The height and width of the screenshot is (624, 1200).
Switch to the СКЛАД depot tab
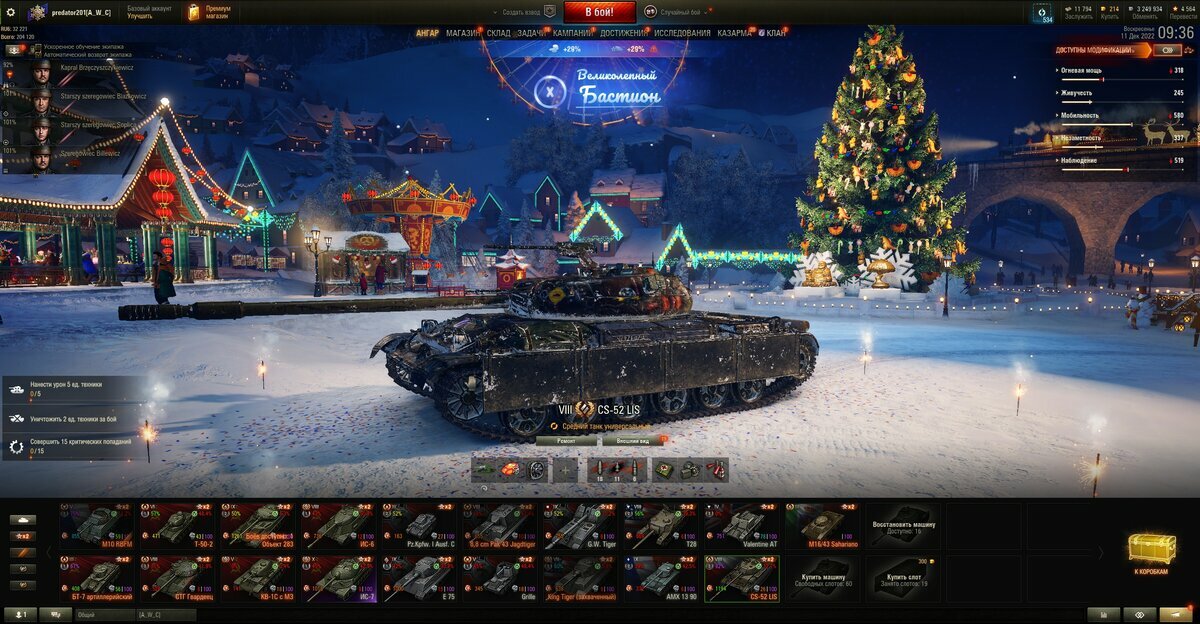pos(499,33)
